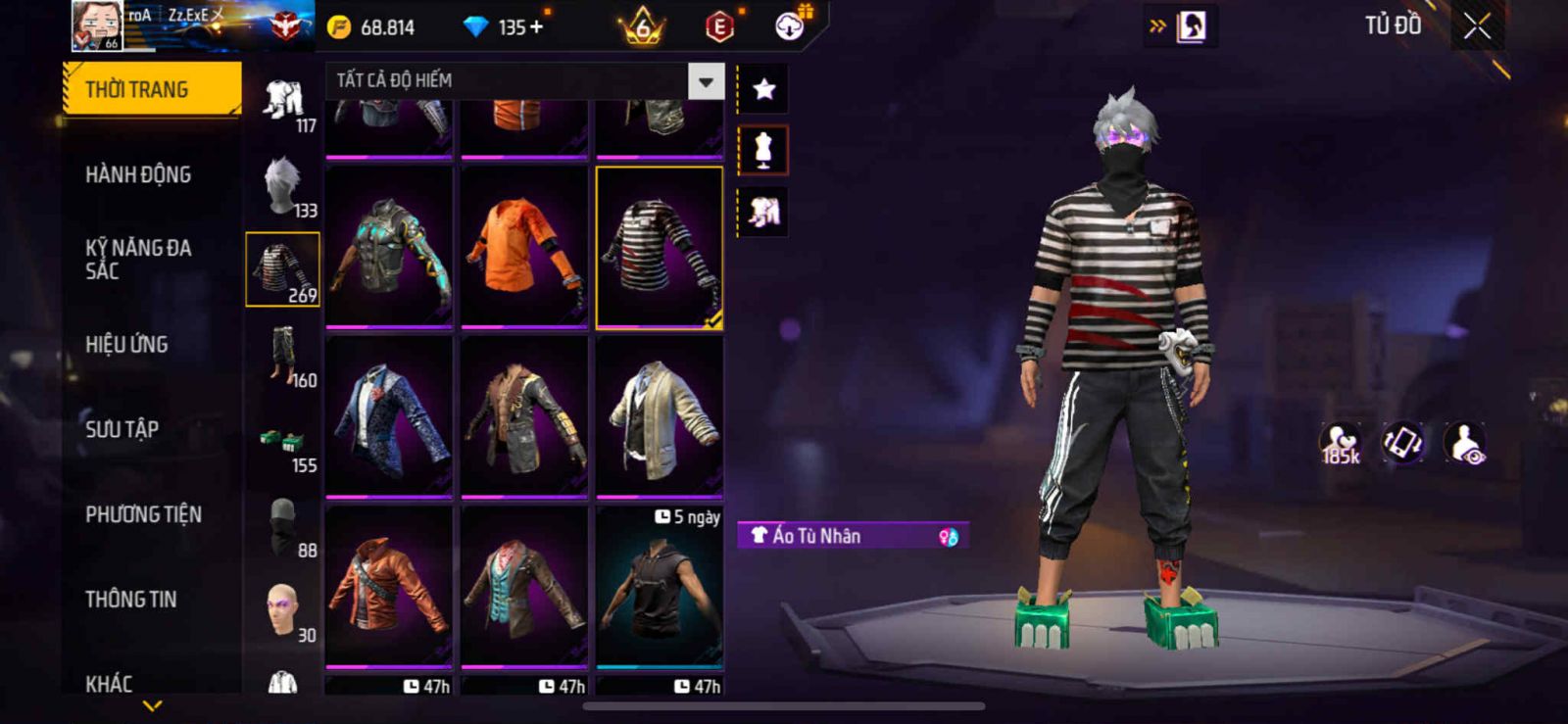Open the Kỹ Năng Đa Sắc tab
This screenshot has height=724, width=1568.
138,259
